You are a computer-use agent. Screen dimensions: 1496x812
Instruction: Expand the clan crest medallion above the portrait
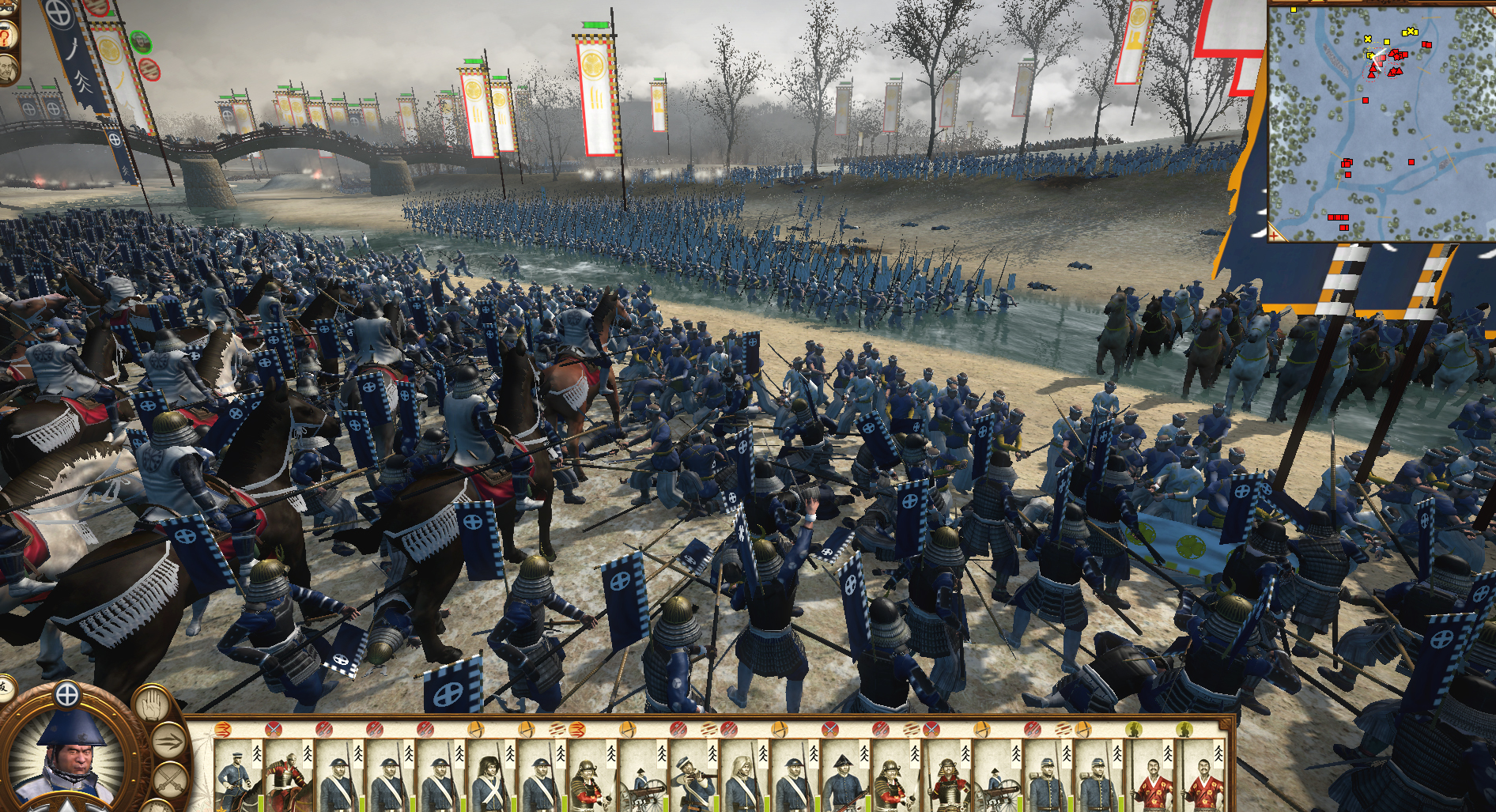click(x=68, y=695)
